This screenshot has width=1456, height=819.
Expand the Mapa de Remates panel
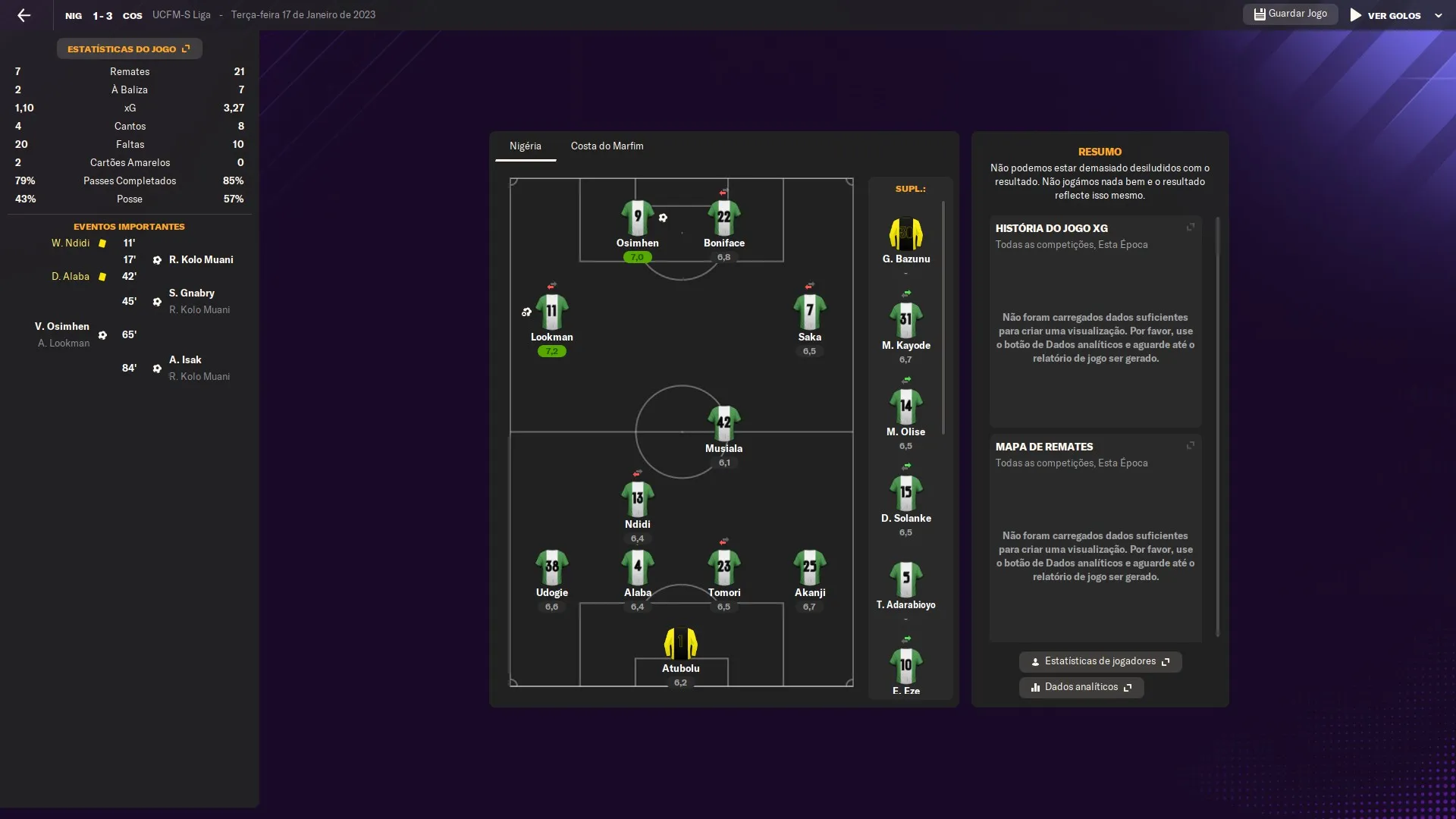[x=1190, y=446]
